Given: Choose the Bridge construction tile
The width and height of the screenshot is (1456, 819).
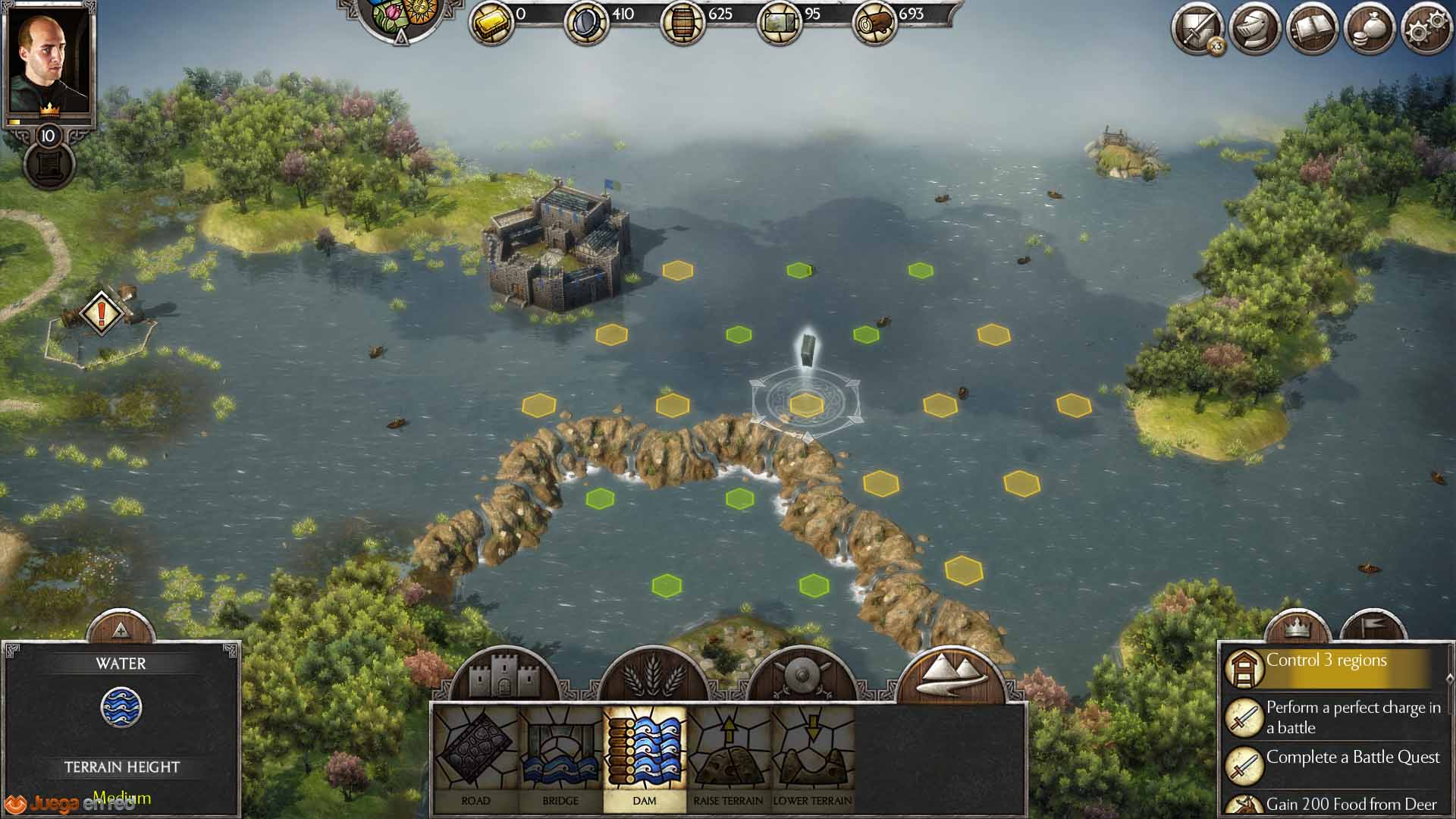Looking at the screenshot, I should click(560, 758).
